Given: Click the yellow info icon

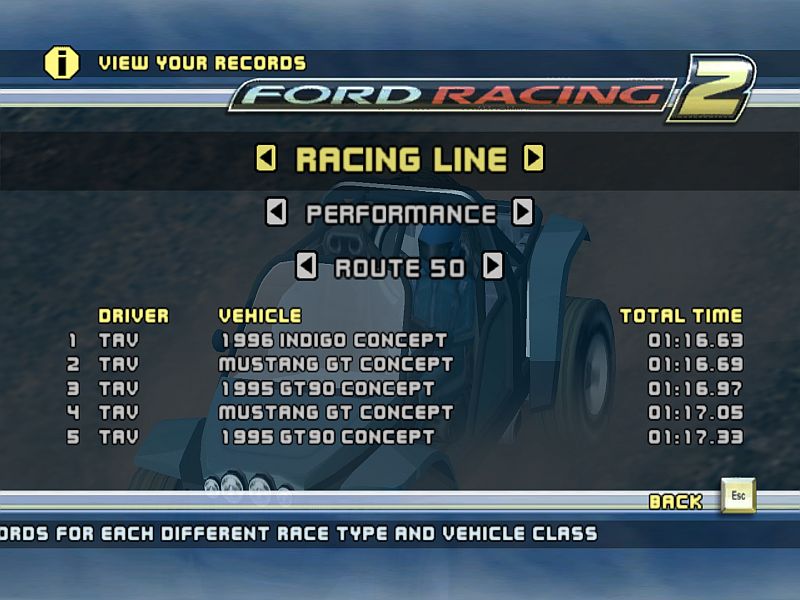Looking at the screenshot, I should [x=62, y=63].
